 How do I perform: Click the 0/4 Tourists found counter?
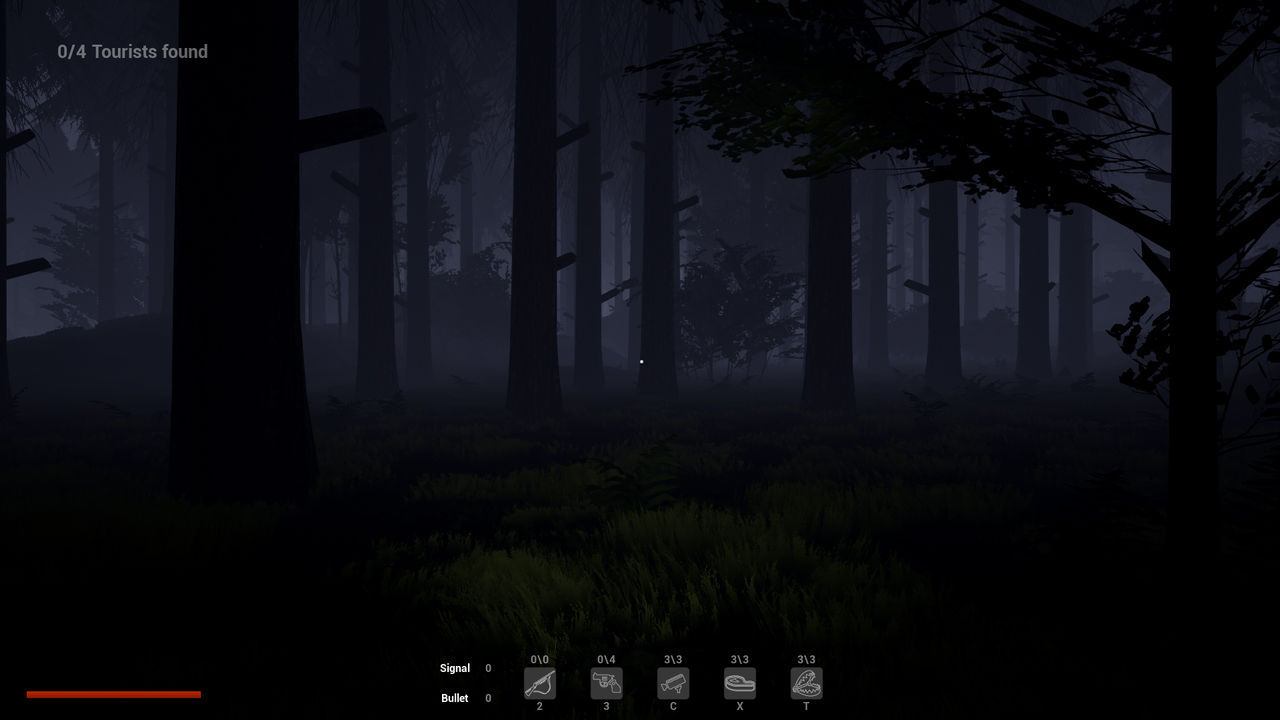pos(133,51)
